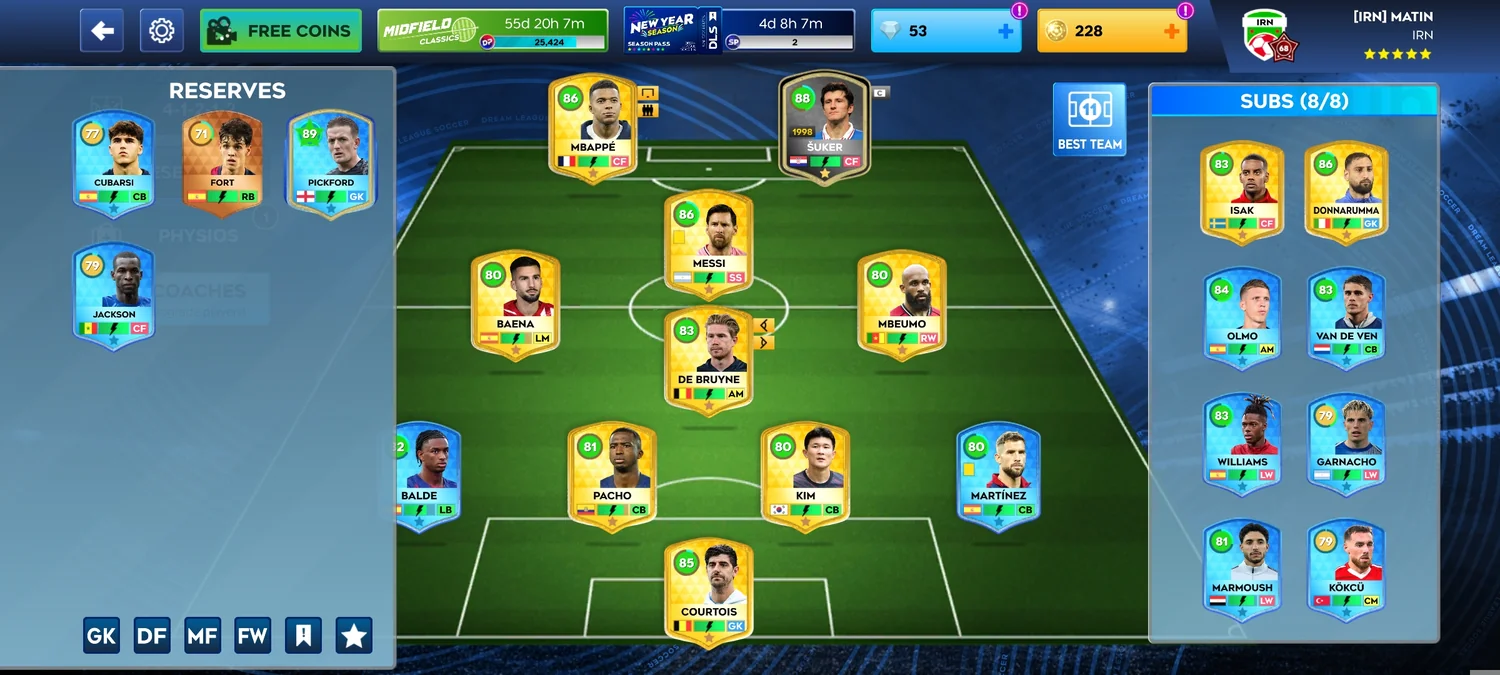This screenshot has height=675, width=1500.
Task: Buy more gold coins
Action: (x=1172, y=31)
